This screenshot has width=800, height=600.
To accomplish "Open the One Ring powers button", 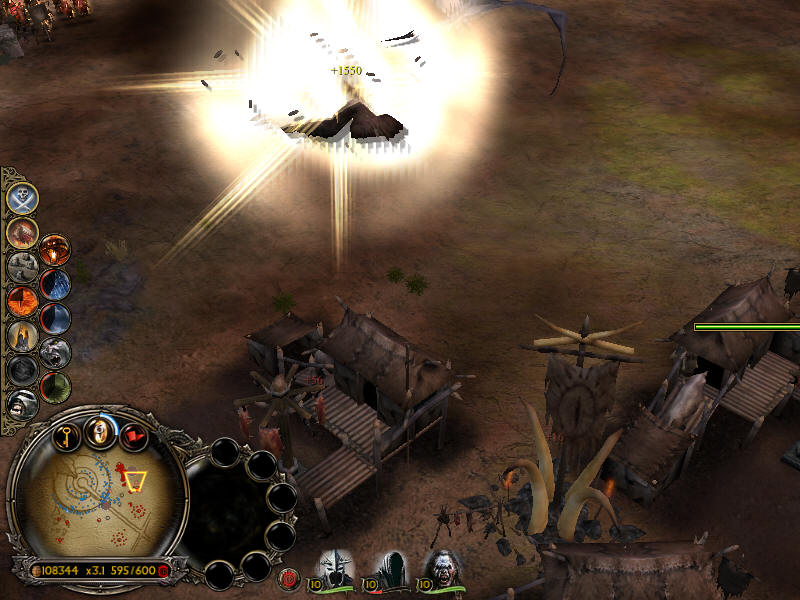I will tap(99, 432).
